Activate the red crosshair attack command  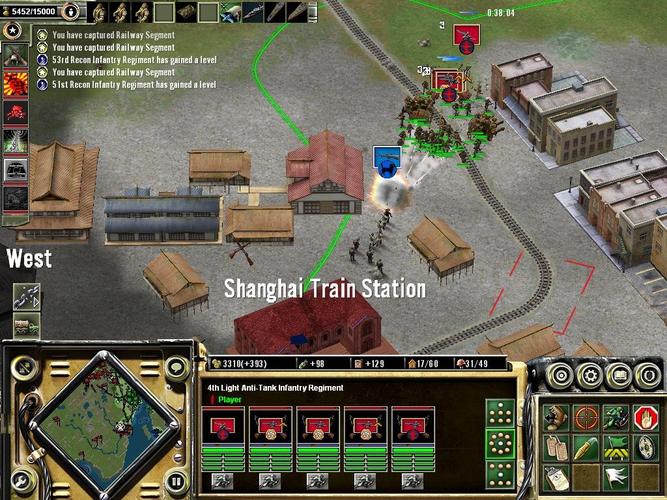click(x=586, y=416)
